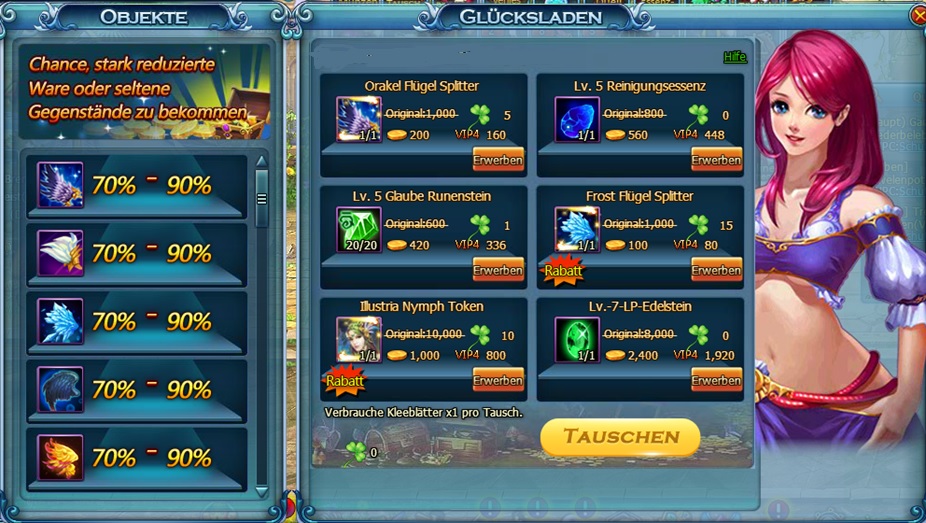This screenshot has height=523, width=926.
Task: Buy the Orakel Flügel Splitter with Erwerben
Action: pos(498,160)
